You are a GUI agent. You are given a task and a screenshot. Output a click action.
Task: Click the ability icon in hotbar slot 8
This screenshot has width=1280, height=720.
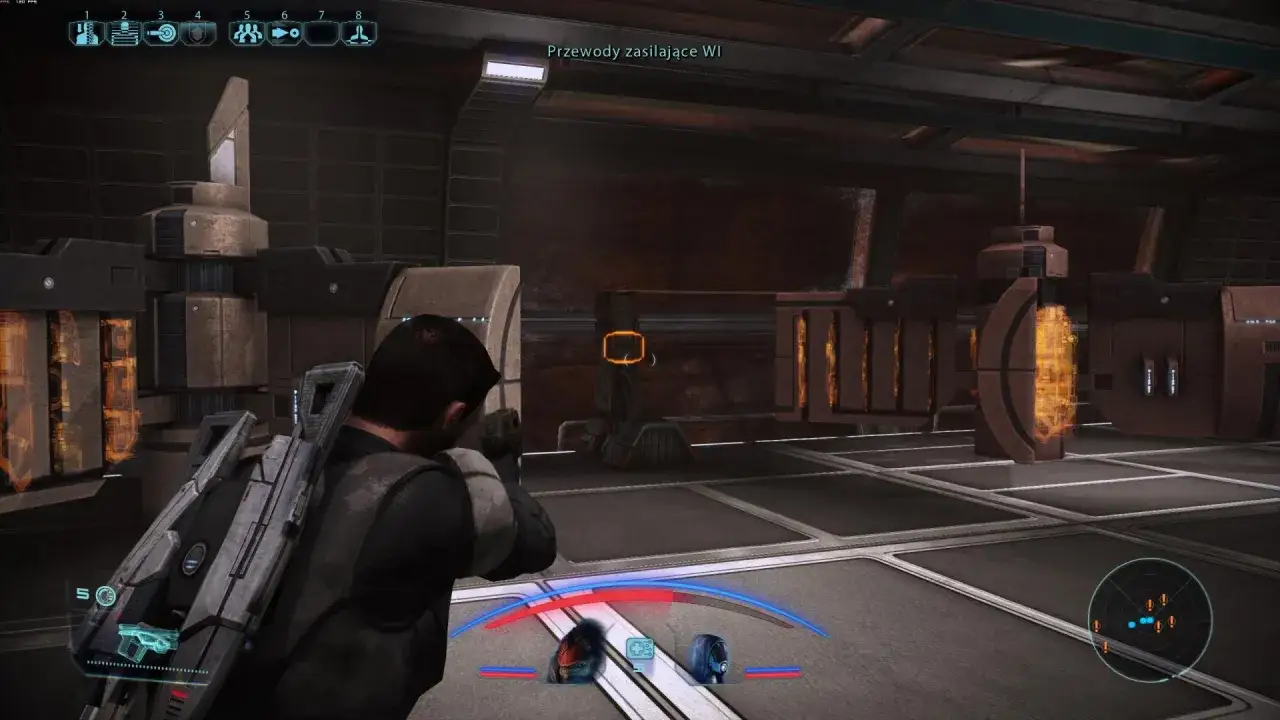coord(358,33)
